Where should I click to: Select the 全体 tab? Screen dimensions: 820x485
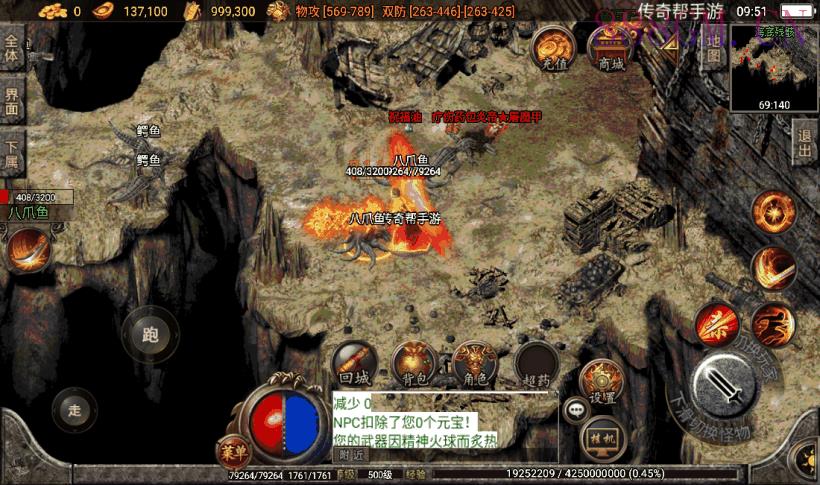pos(12,48)
